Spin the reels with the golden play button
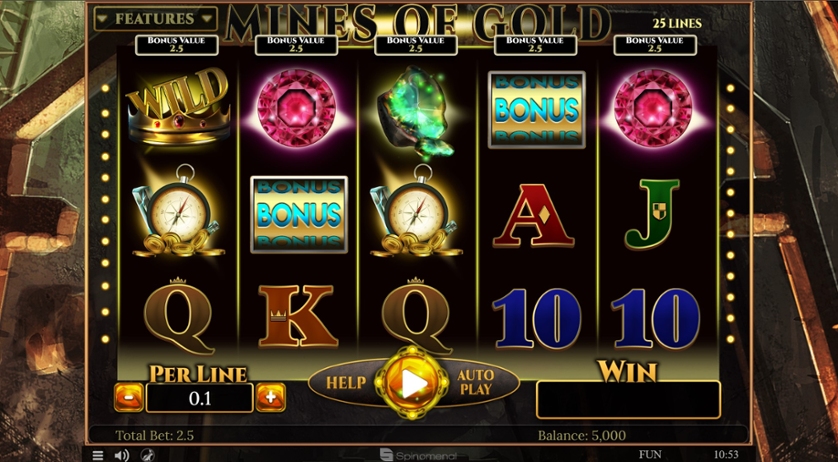The image size is (838, 462). [413, 382]
